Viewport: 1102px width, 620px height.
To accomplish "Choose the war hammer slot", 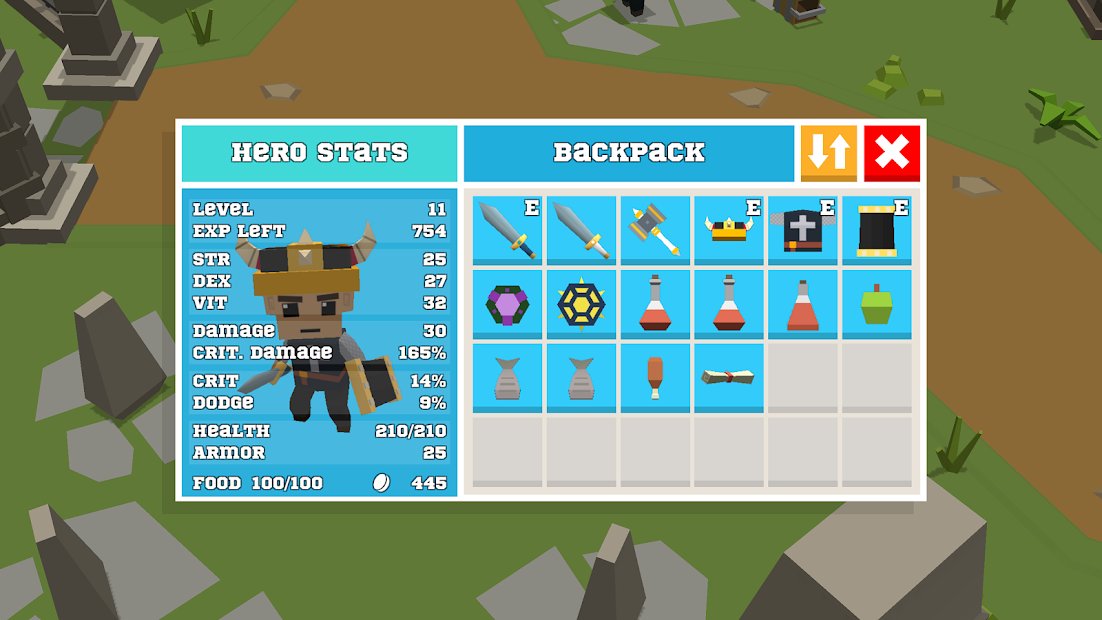I will pos(655,230).
